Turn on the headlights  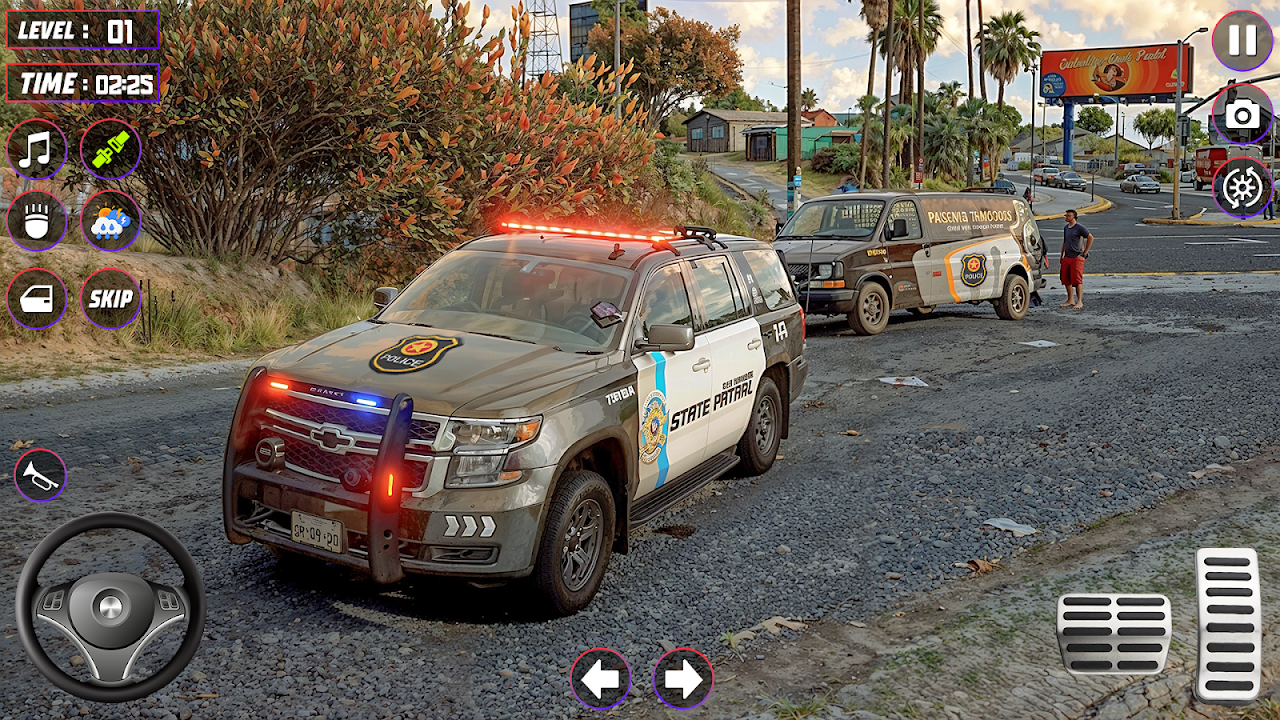click(37, 221)
